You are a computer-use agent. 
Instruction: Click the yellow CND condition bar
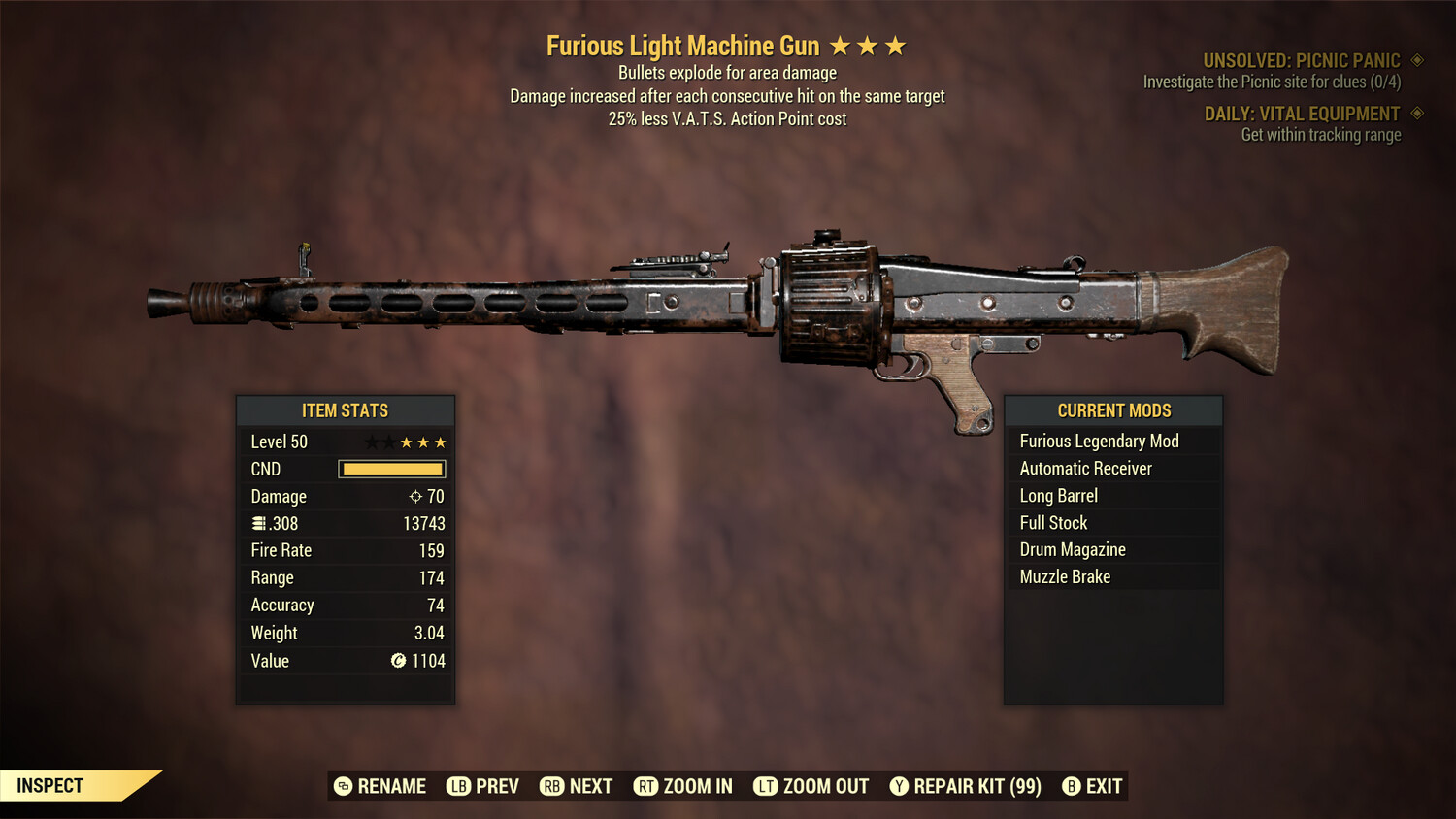[x=392, y=469]
